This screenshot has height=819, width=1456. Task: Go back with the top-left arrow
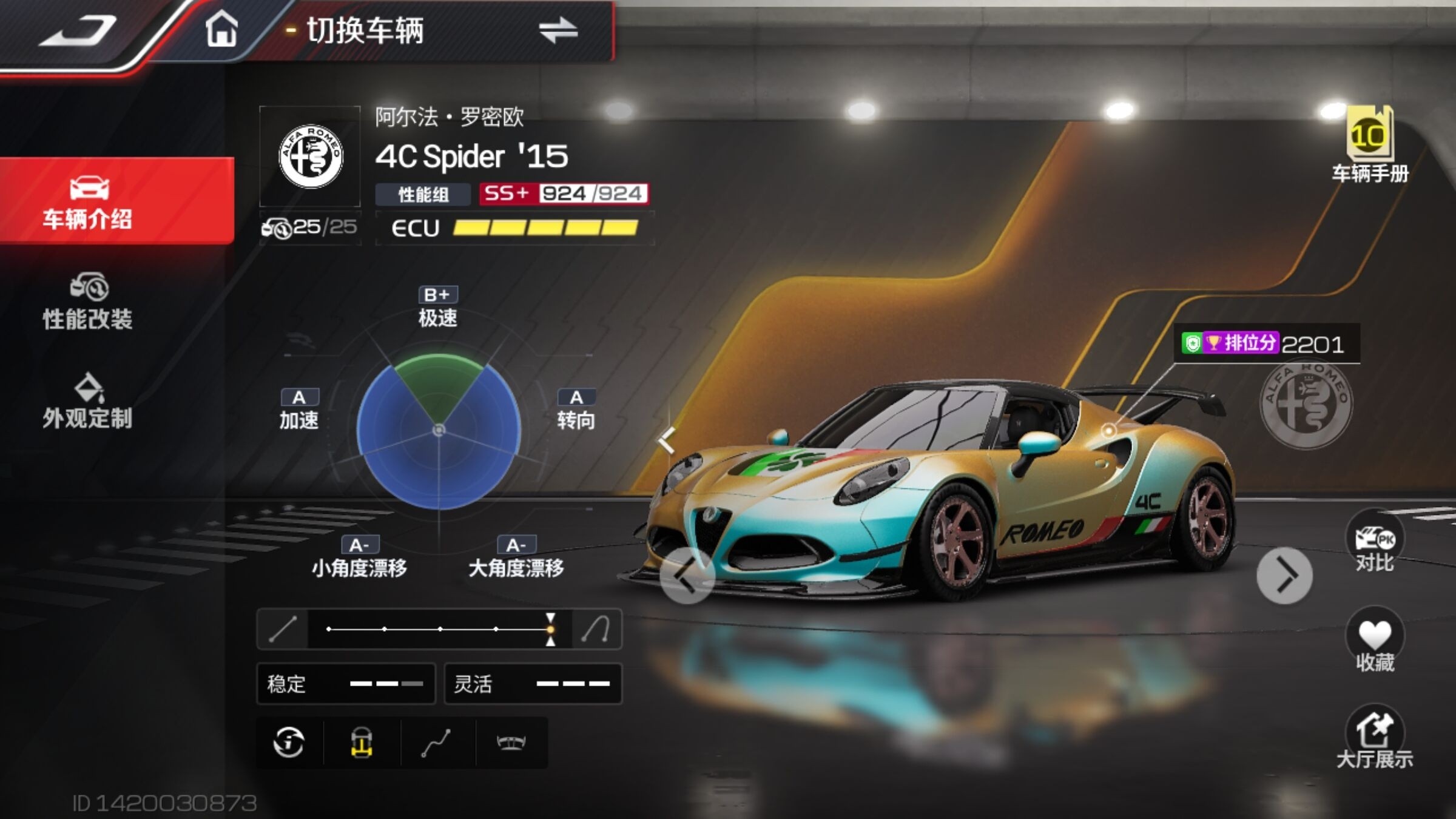tap(79, 32)
